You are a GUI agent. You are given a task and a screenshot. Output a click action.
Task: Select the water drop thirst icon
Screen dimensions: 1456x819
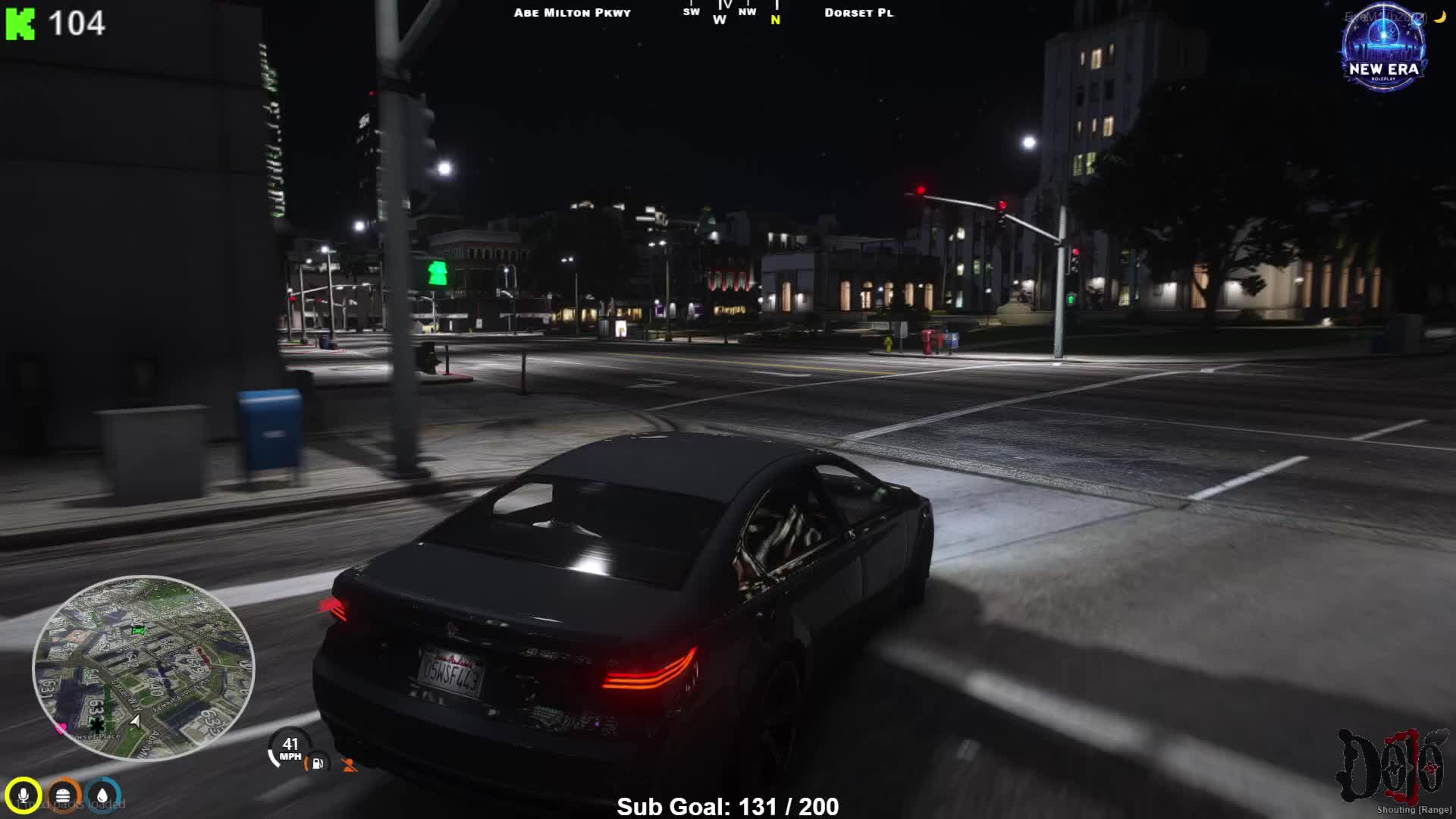pyautogui.click(x=103, y=795)
